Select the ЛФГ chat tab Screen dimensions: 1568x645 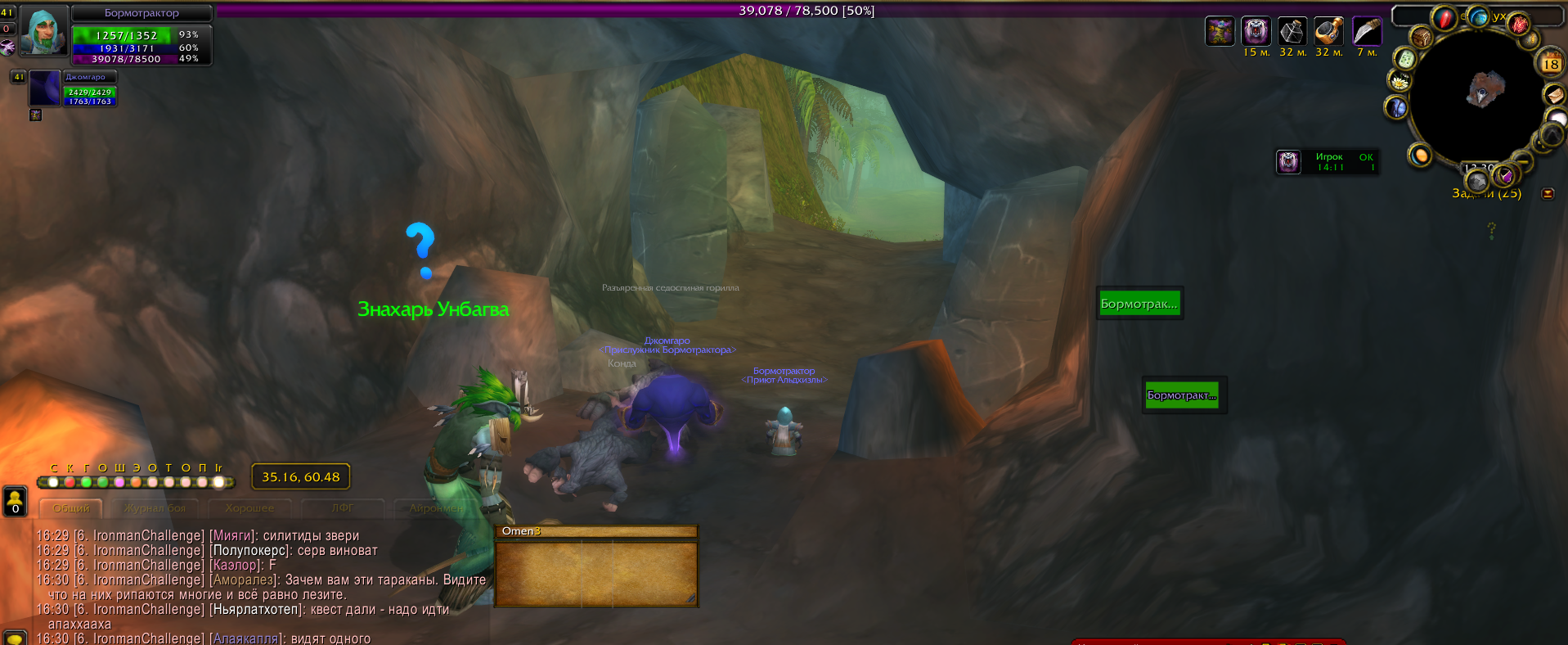pos(343,508)
